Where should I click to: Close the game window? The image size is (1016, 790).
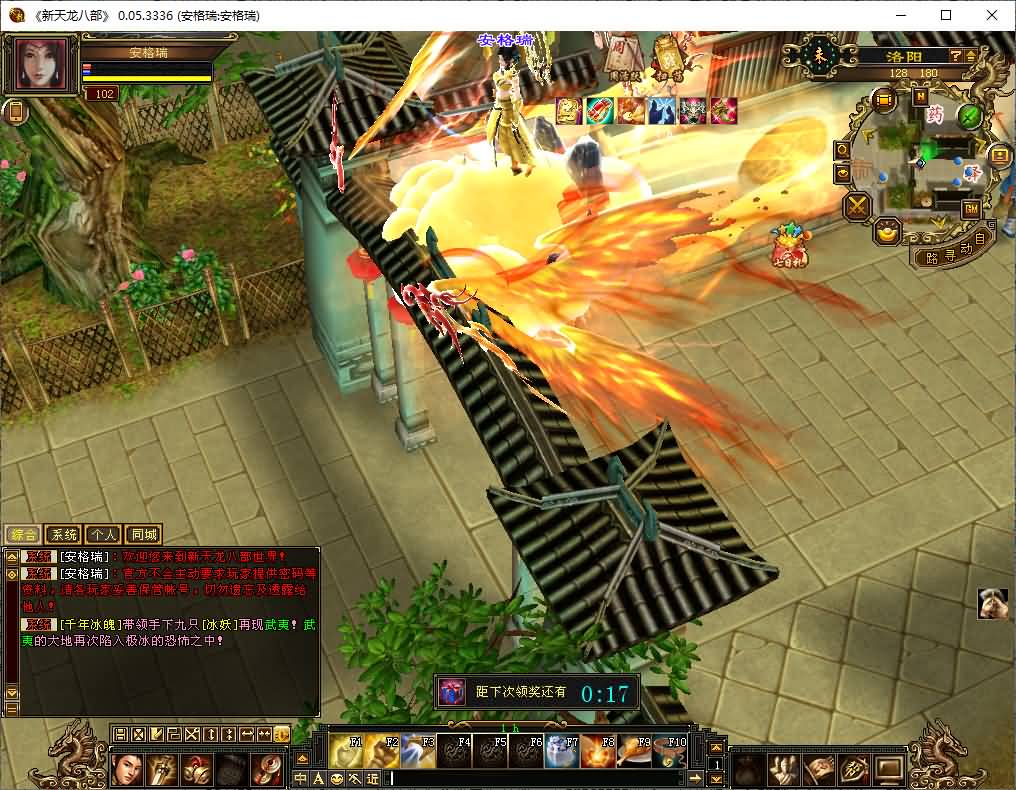992,15
